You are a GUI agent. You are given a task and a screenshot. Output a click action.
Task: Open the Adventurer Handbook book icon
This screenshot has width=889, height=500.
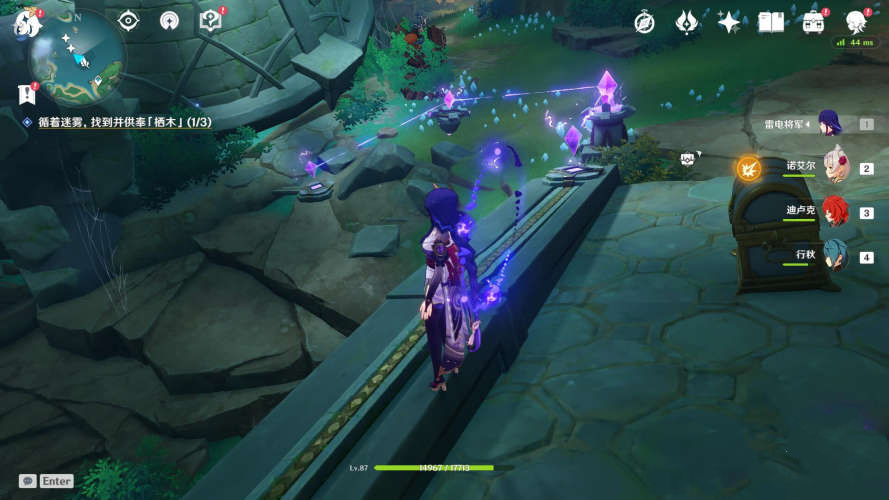point(771,22)
